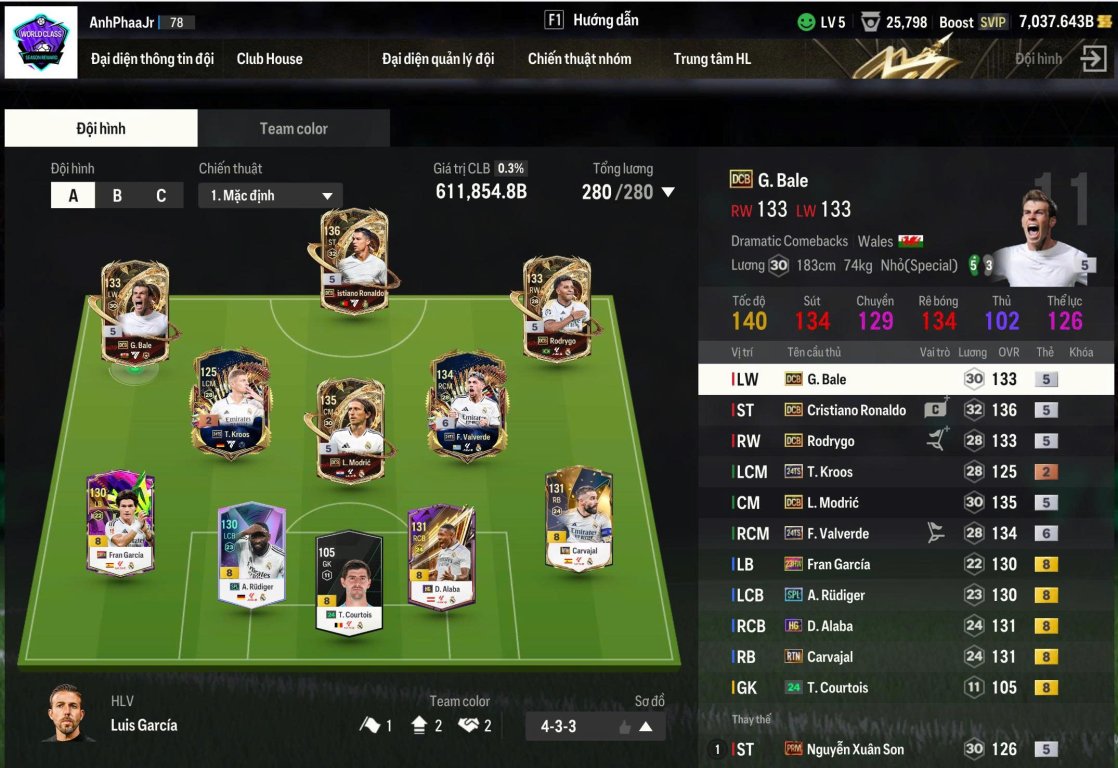Go to Chiến thuật nhóm
The width and height of the screenshot is (1118, 768).
point(580,59)
